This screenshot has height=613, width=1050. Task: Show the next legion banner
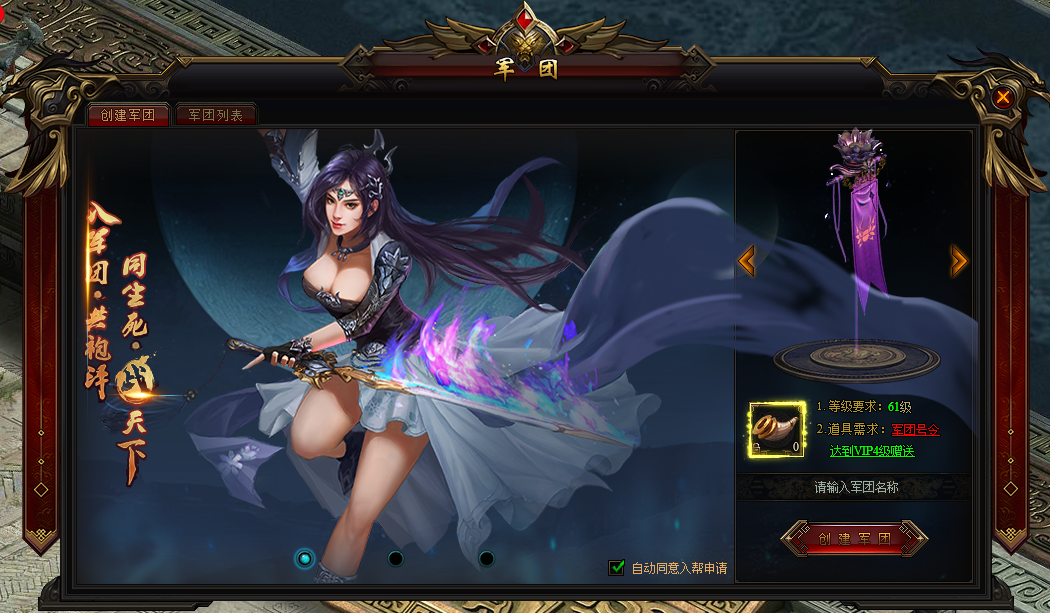coord(959,262)
